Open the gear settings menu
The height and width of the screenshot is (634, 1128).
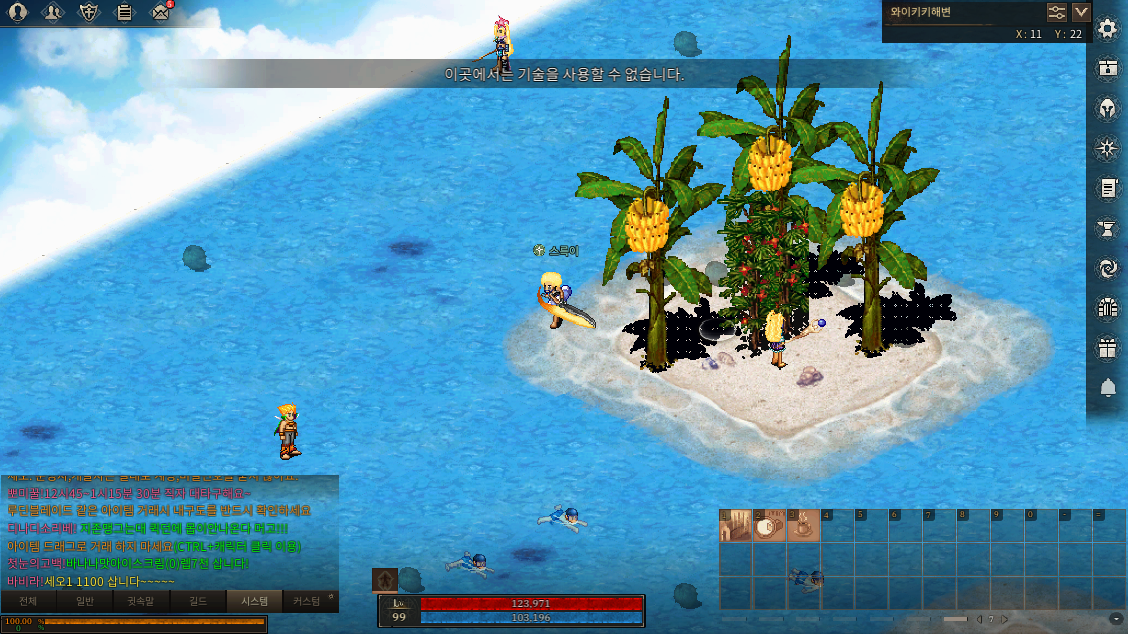click(1107, 28)
